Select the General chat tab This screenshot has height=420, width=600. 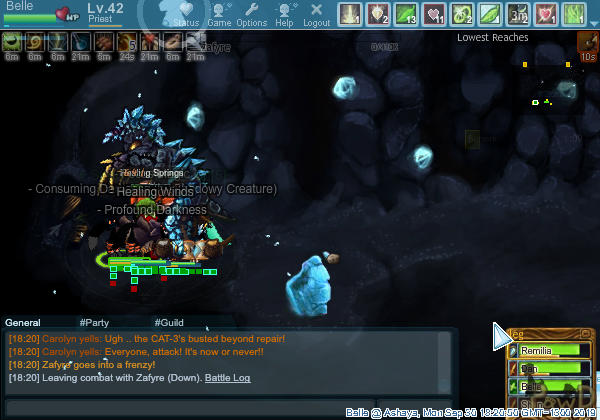pos(23,323)
